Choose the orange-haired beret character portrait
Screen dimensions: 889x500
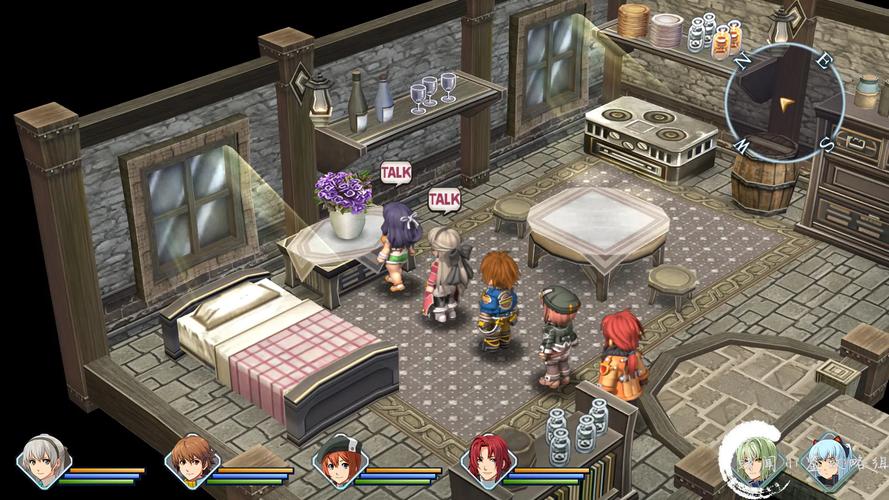(x=339, y=461)
